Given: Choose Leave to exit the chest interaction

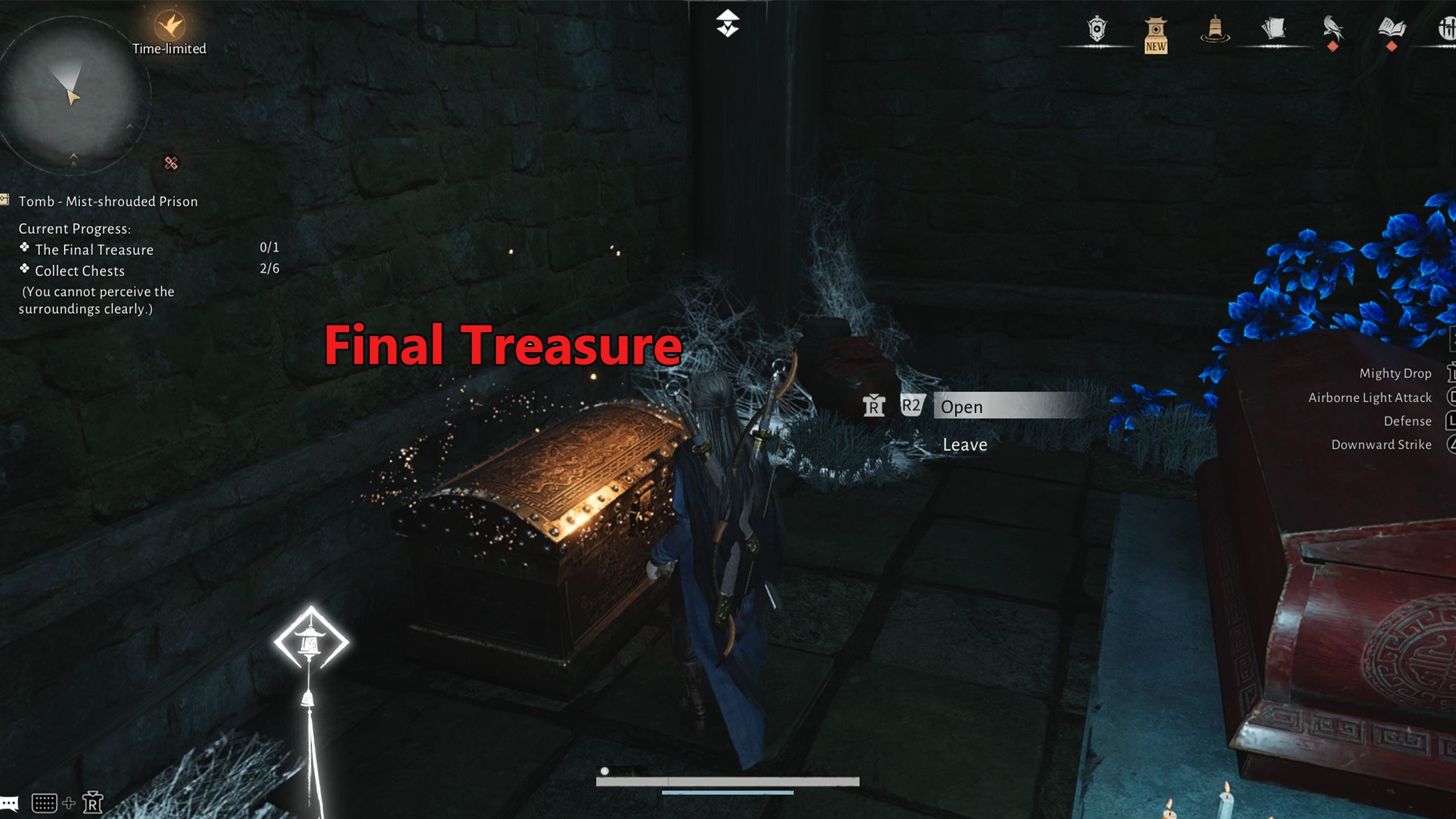Looking at the screenshot, I should [964, 445].
